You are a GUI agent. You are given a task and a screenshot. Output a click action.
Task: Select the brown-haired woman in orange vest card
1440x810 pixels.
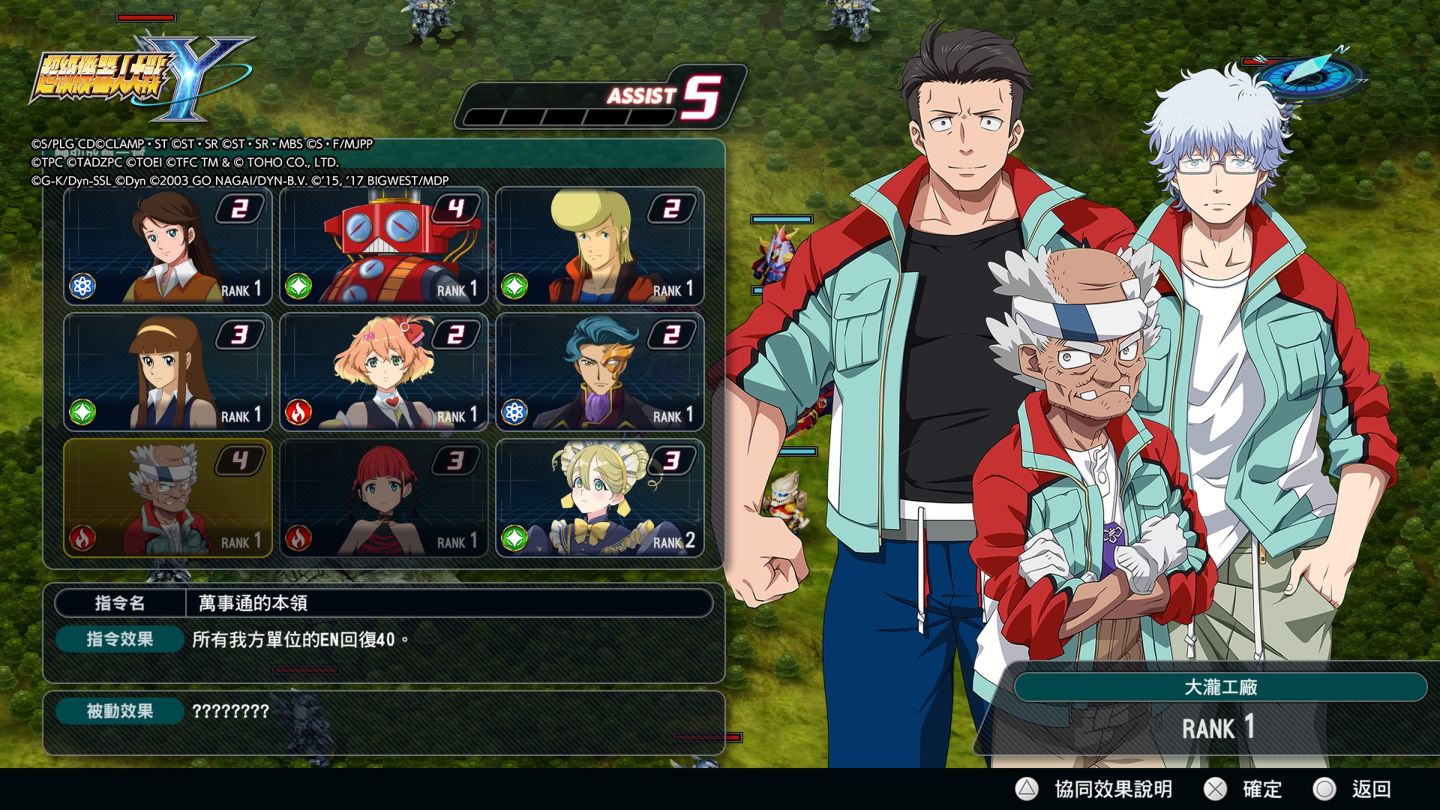(x=168, y=246)
